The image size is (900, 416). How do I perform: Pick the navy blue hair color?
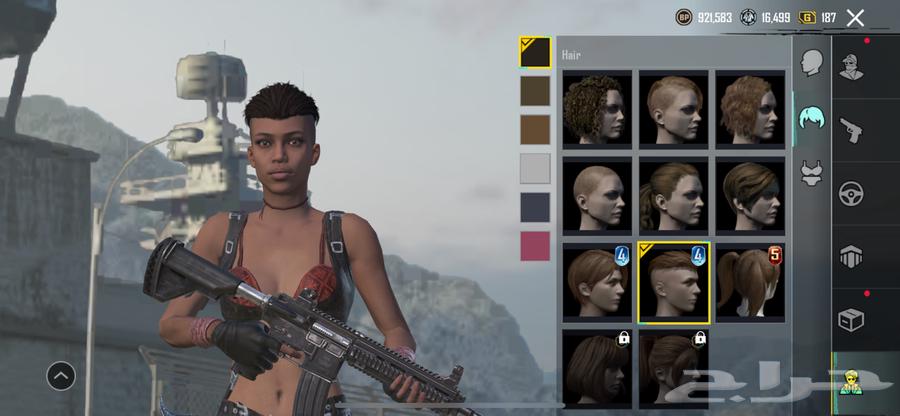(x=535, y=207)
